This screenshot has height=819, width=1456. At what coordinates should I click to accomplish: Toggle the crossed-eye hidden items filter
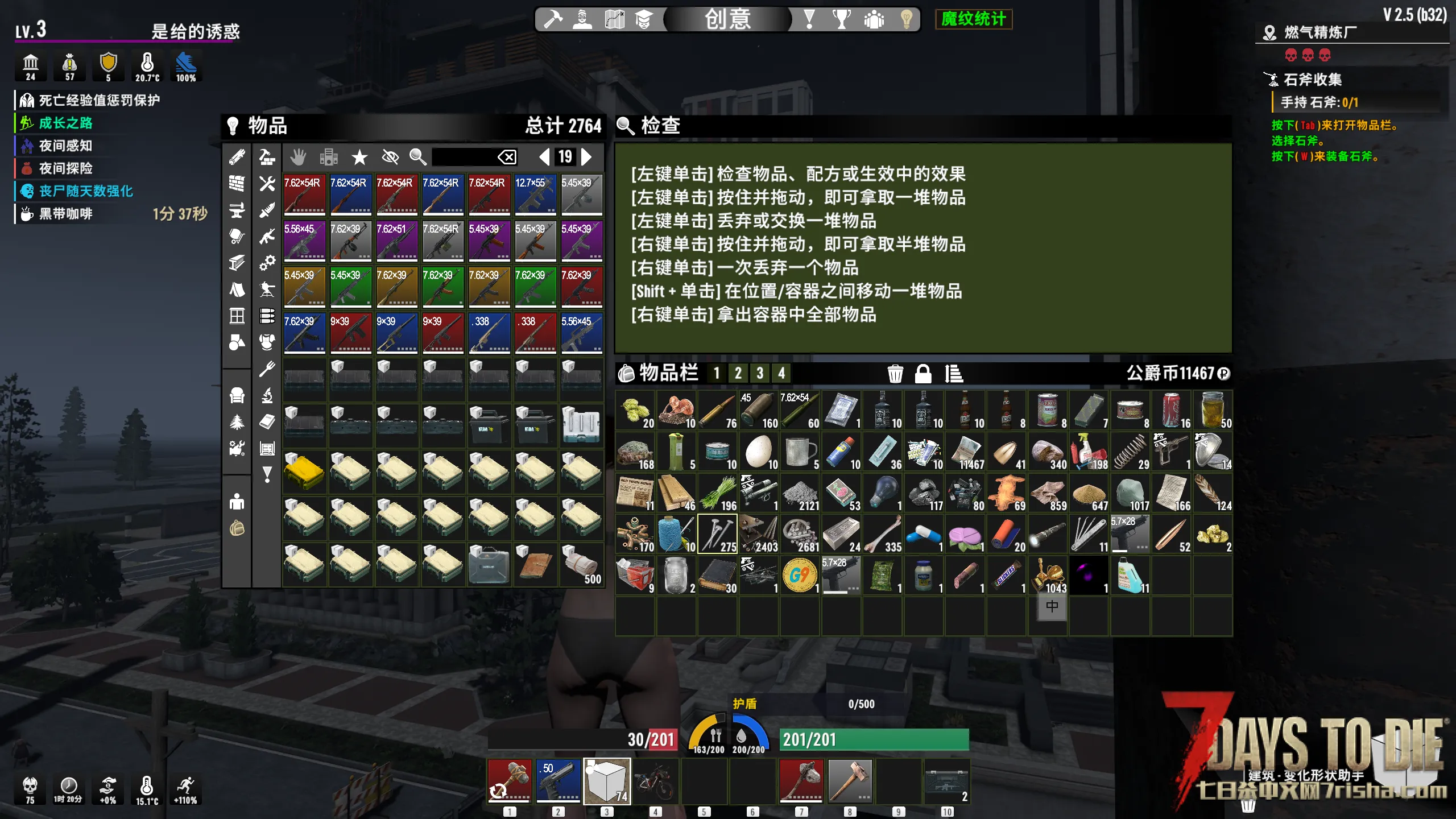(x=390, y=157)
